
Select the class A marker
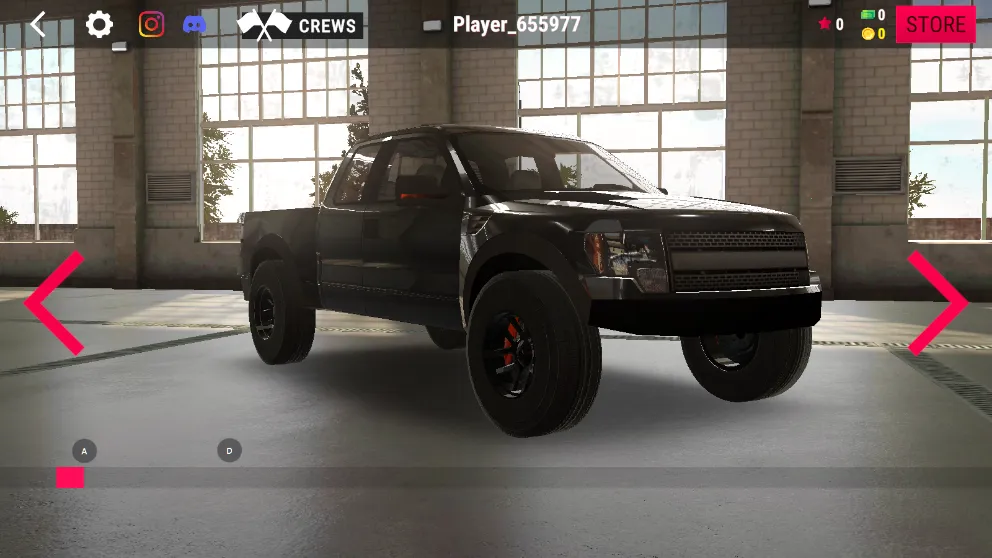[x=84, y=451]
